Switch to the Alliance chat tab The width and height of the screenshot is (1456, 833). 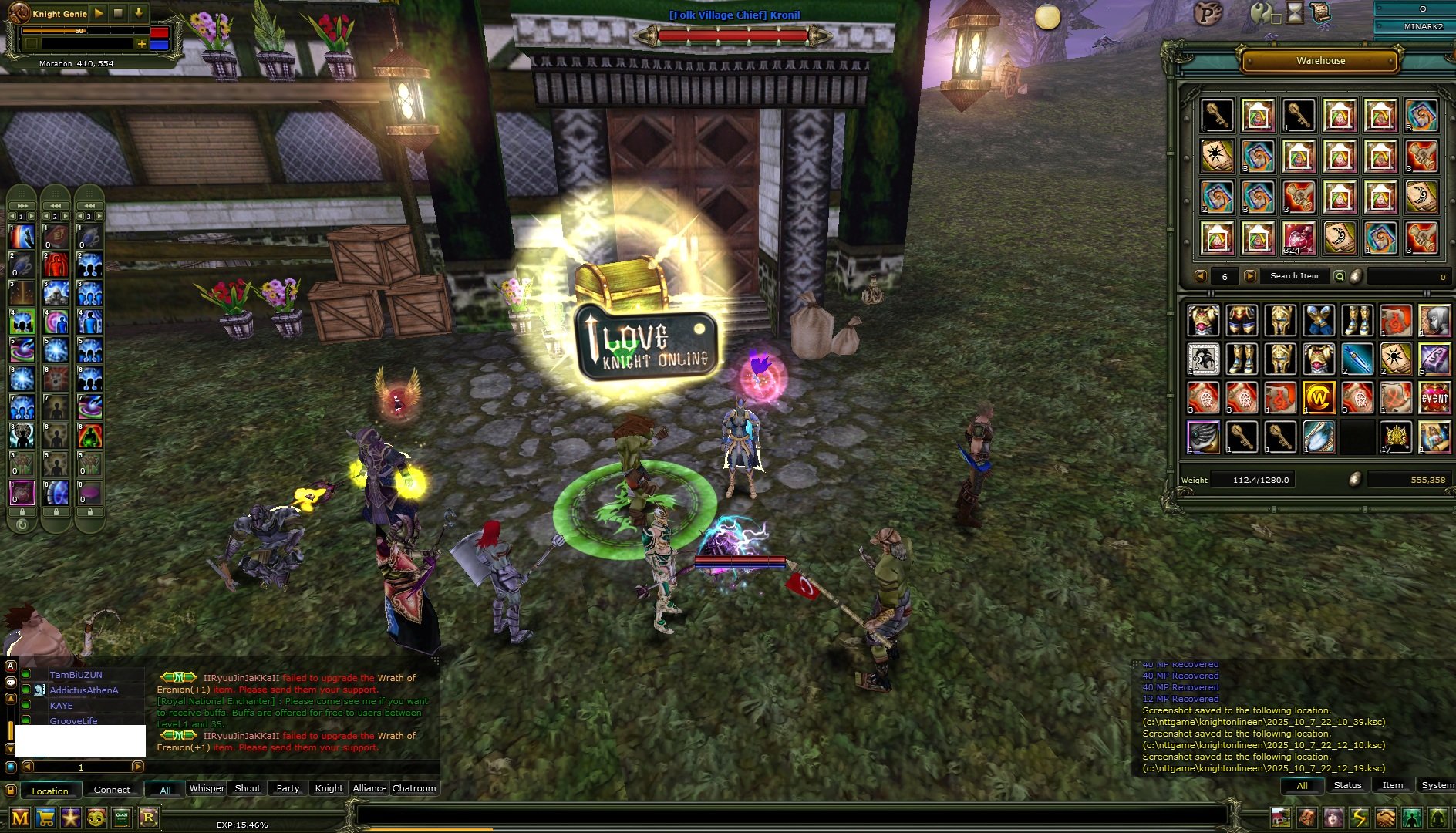pyautogui.click(x=369, y=788)
